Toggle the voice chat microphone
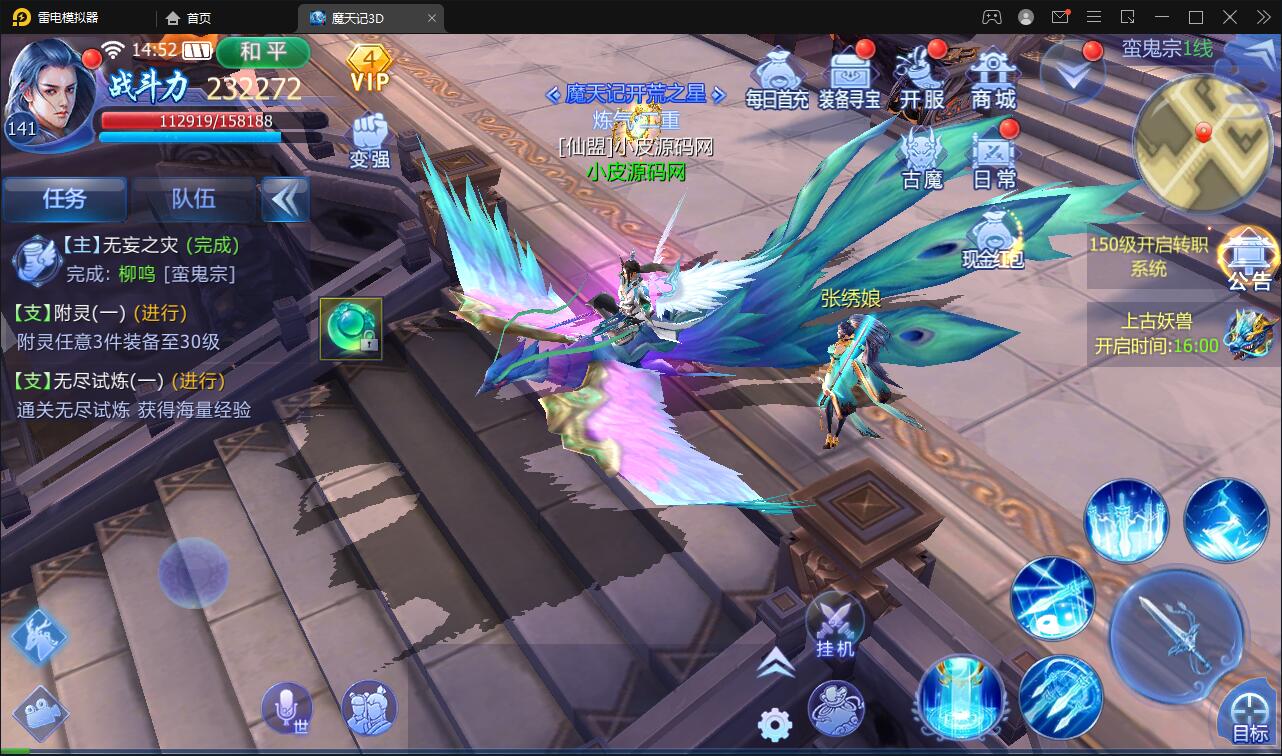The width and height of the screenshot is (1282, 756). pyautogui.click(x=288, y=709)
